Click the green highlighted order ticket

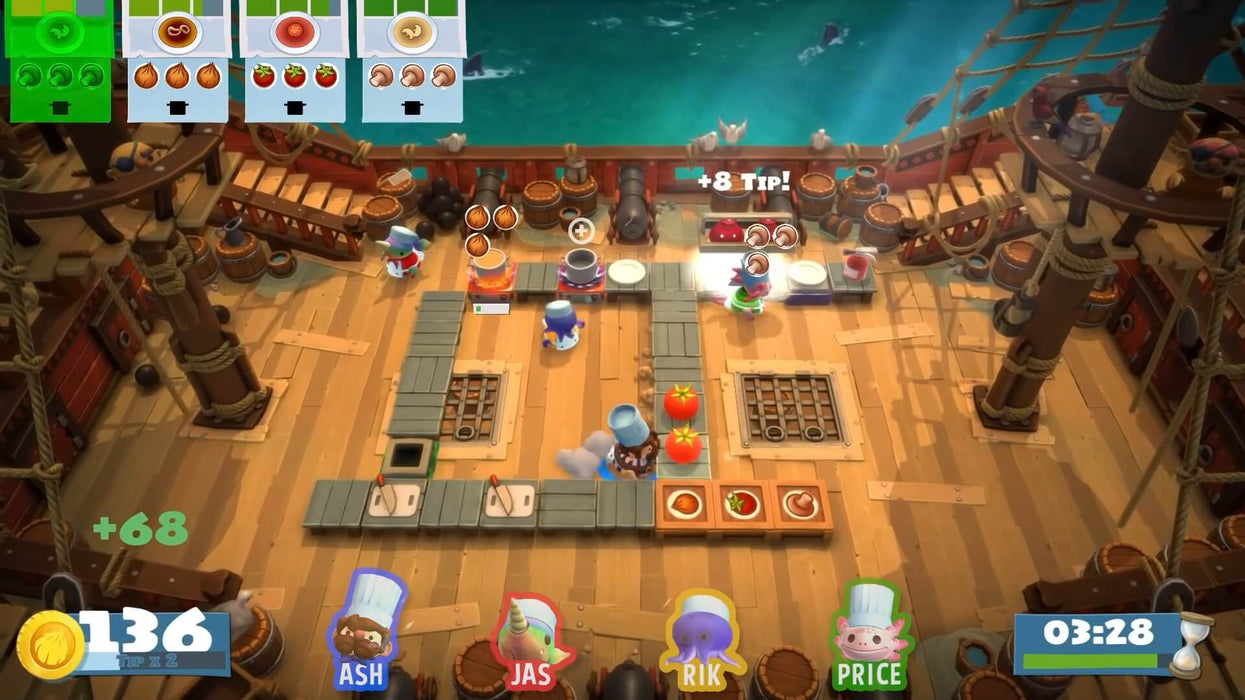59,60
